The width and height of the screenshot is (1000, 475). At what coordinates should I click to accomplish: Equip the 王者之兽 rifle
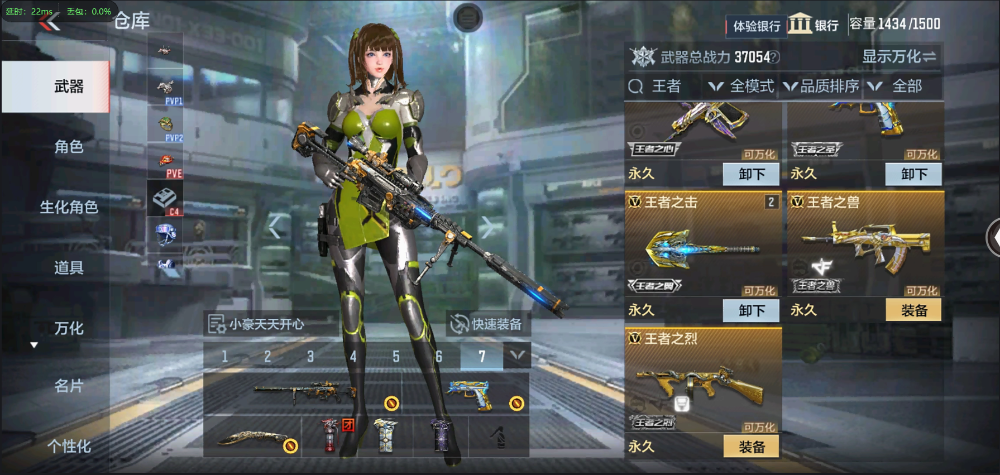click(913, 310)
